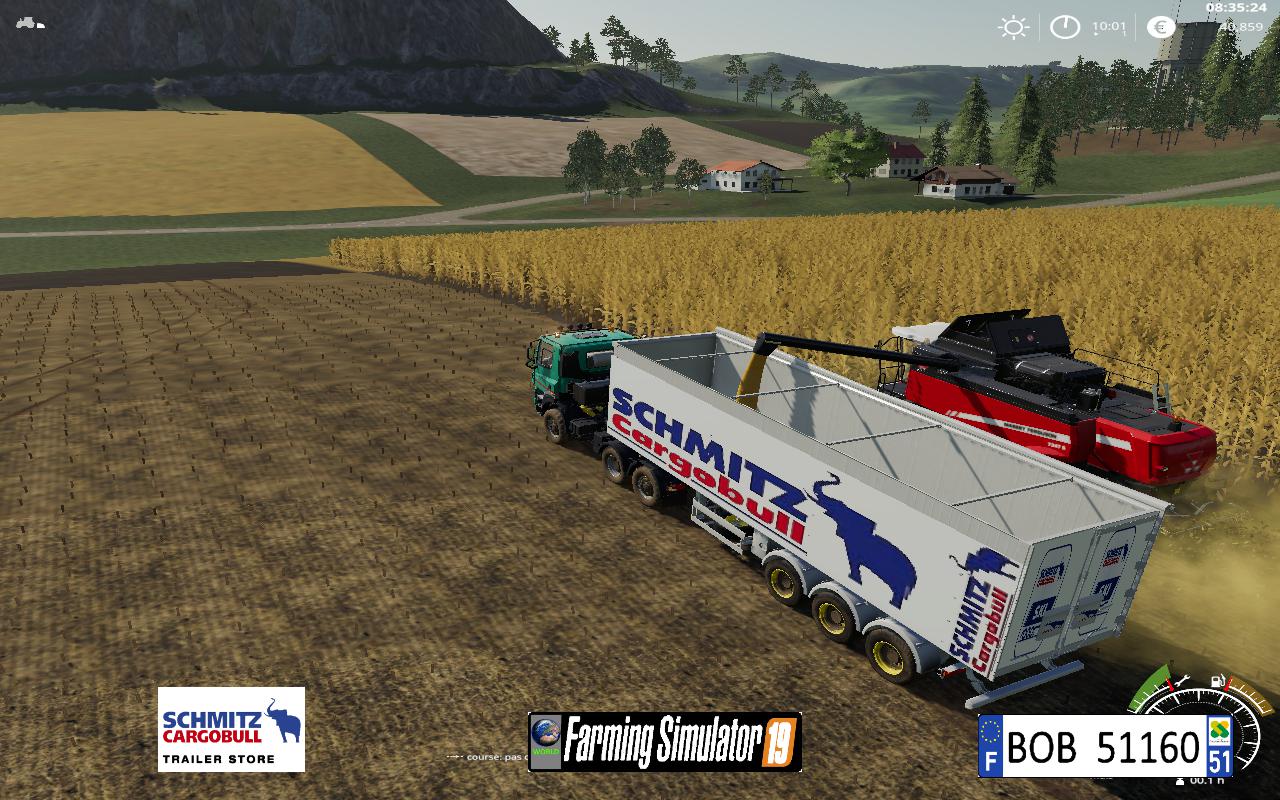Open the Schmitz Cargobull Trailer Store logo
This screenshot has height=800, width=1280.
tap(231, 729)
